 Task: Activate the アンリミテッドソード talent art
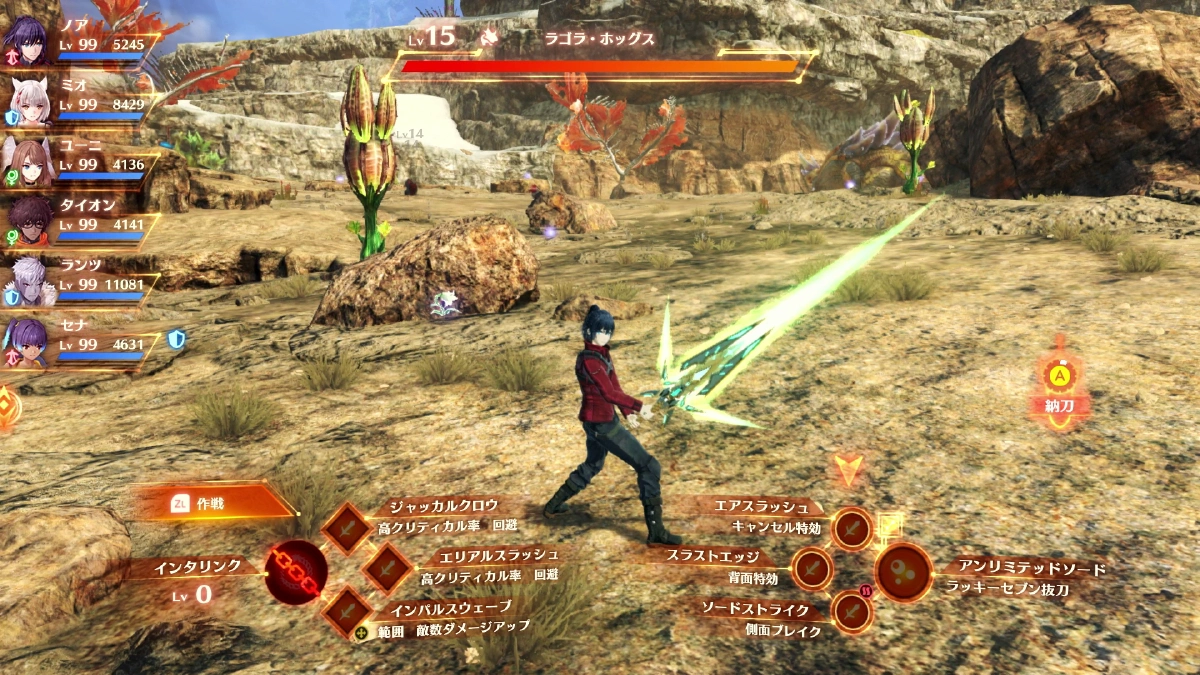tap(904, 572)
